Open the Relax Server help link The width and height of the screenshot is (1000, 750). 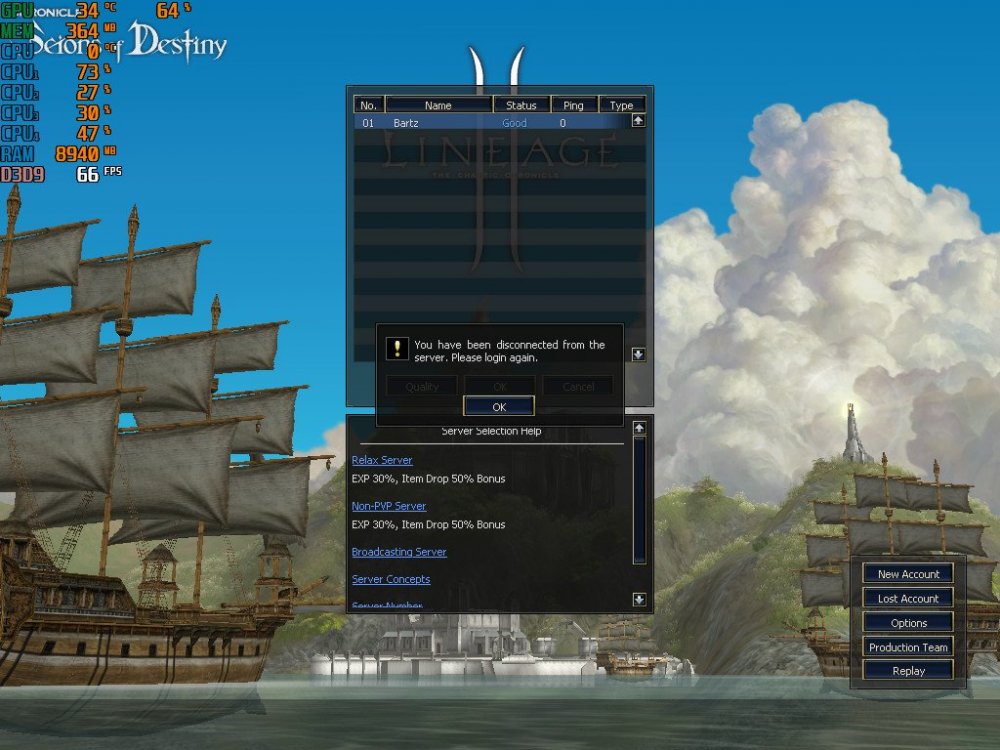382,460
